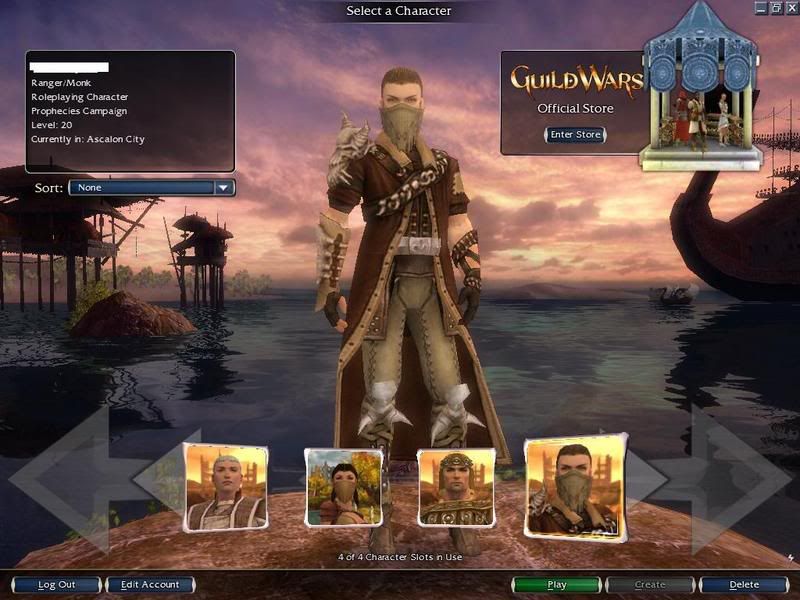Log out of the account
The image size is (800, 600).
point(57,585)
